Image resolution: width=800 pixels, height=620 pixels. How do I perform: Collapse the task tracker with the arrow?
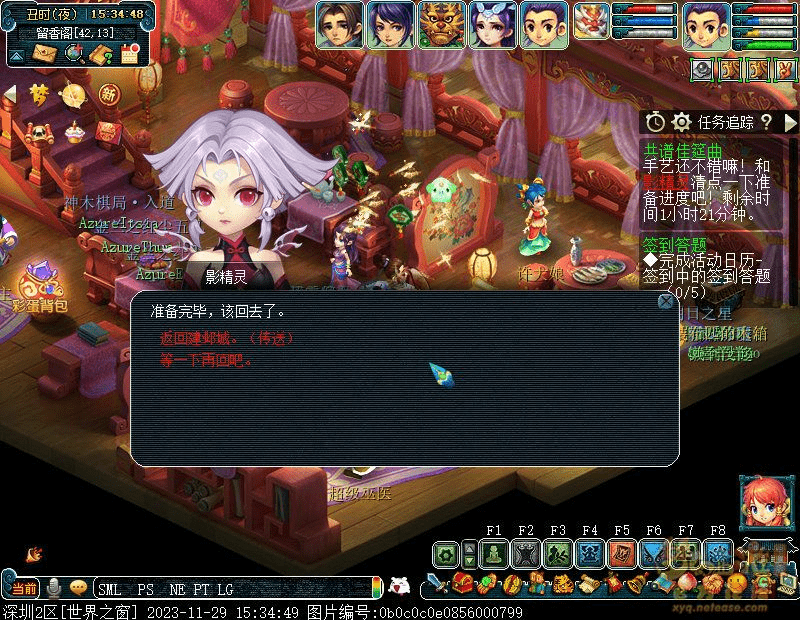point(790,122)
